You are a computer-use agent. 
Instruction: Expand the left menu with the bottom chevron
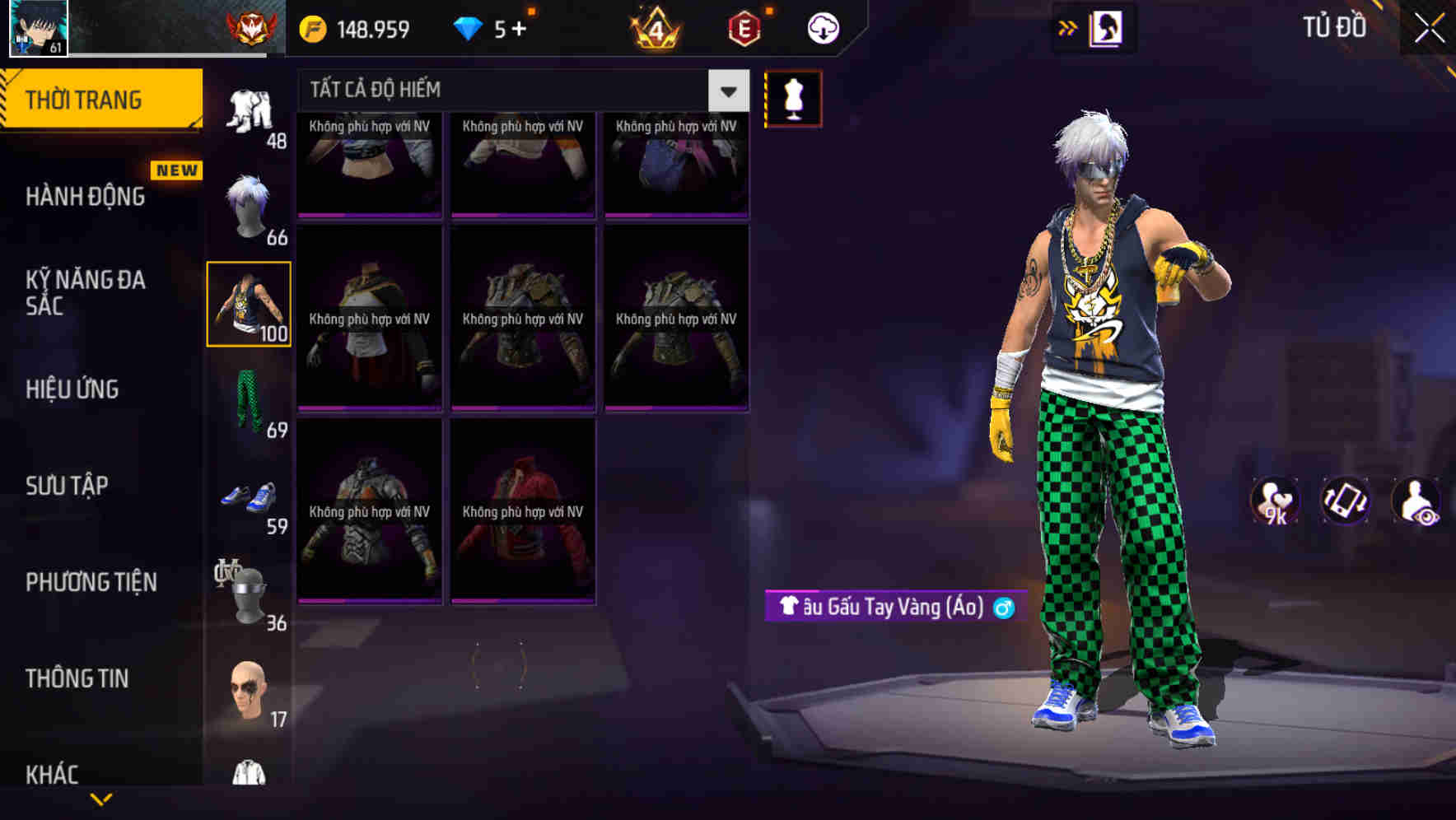[99, 799]
